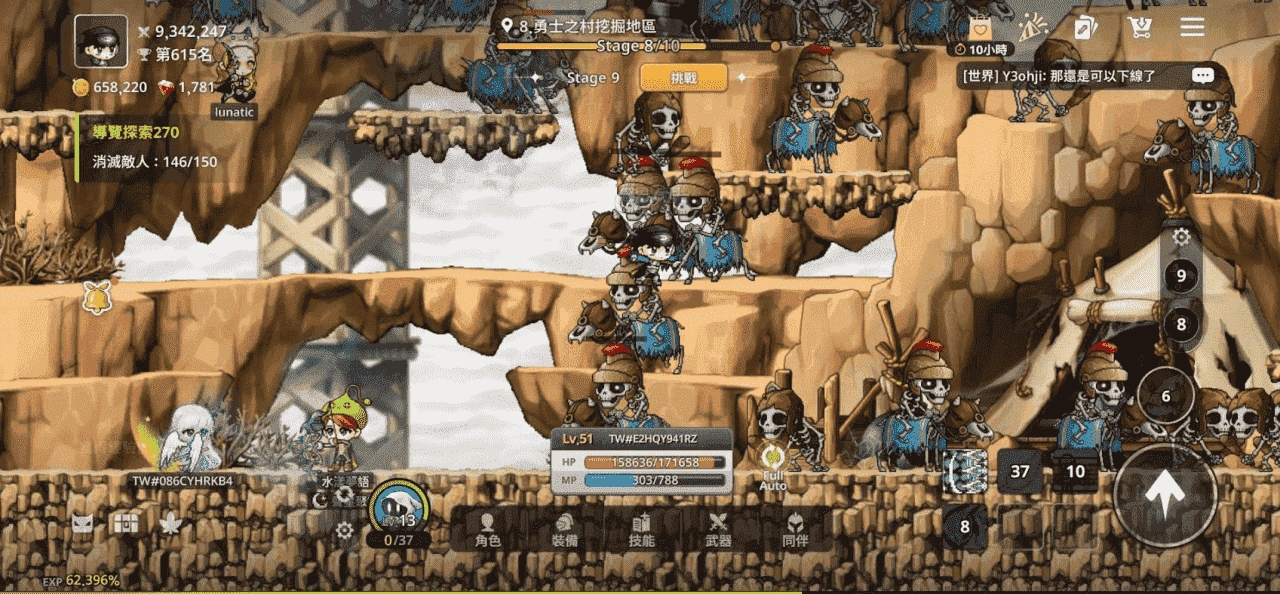Open the heart shopping bag offer

[x=978, y=29]
